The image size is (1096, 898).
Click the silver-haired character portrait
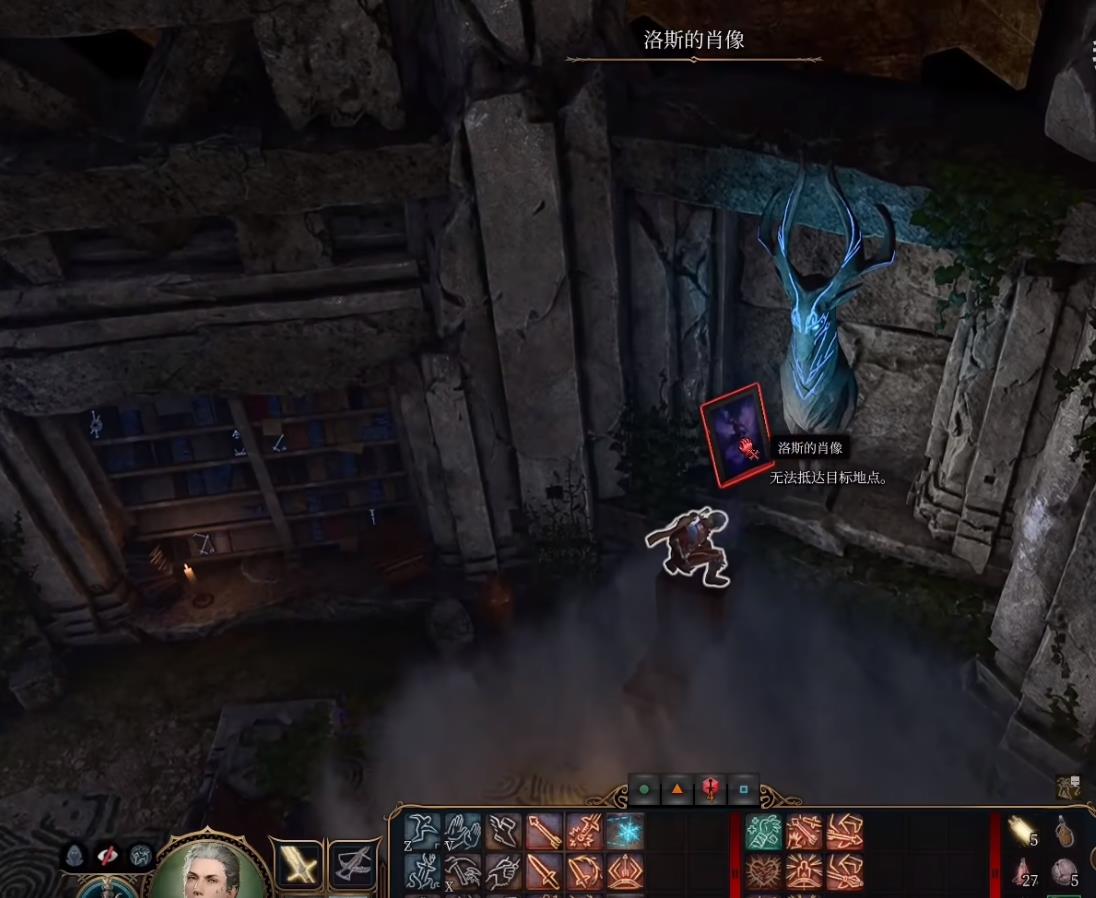[x=209, y=868]
